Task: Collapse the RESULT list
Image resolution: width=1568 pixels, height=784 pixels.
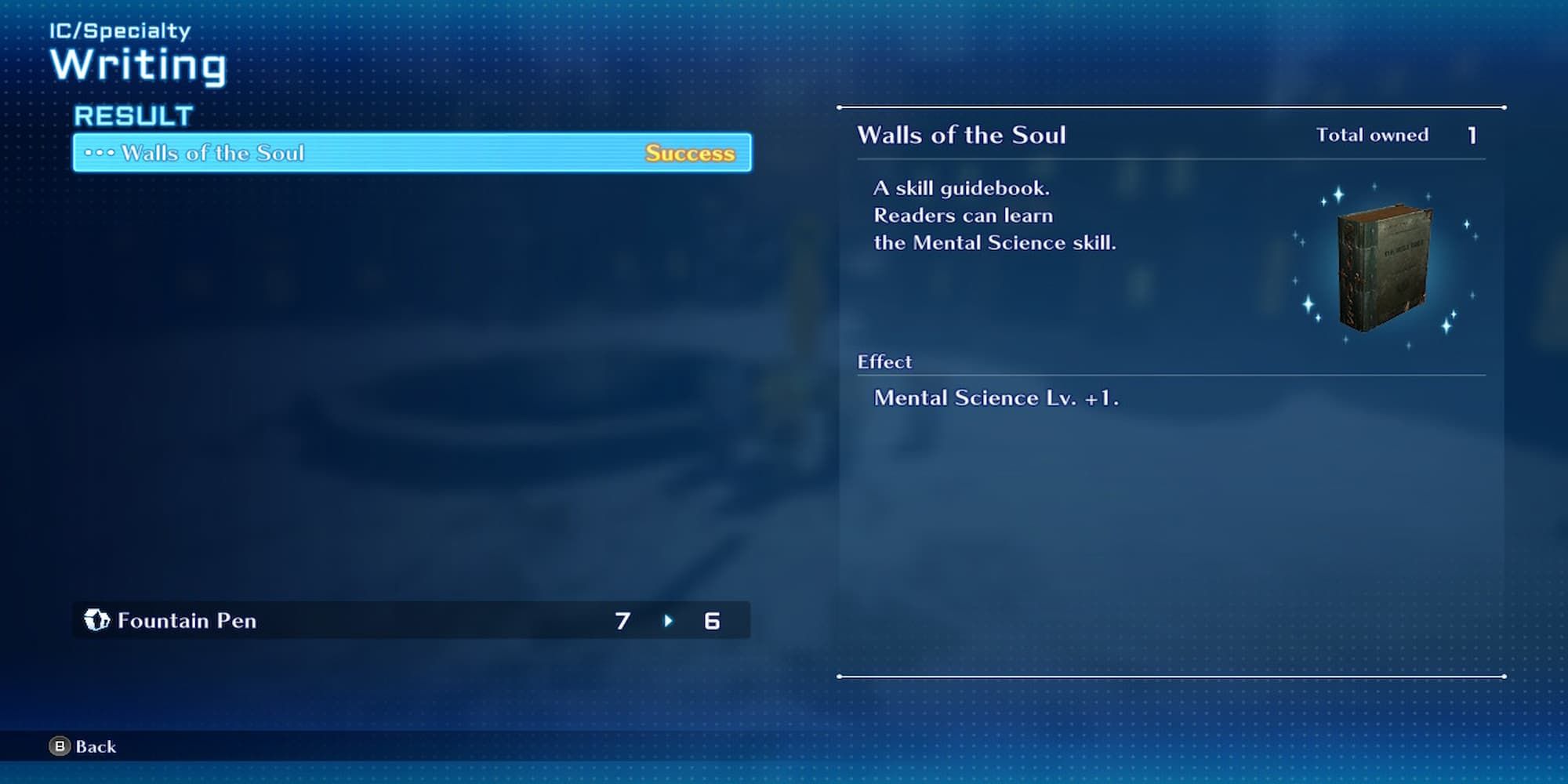Action: tap(133, 115)
